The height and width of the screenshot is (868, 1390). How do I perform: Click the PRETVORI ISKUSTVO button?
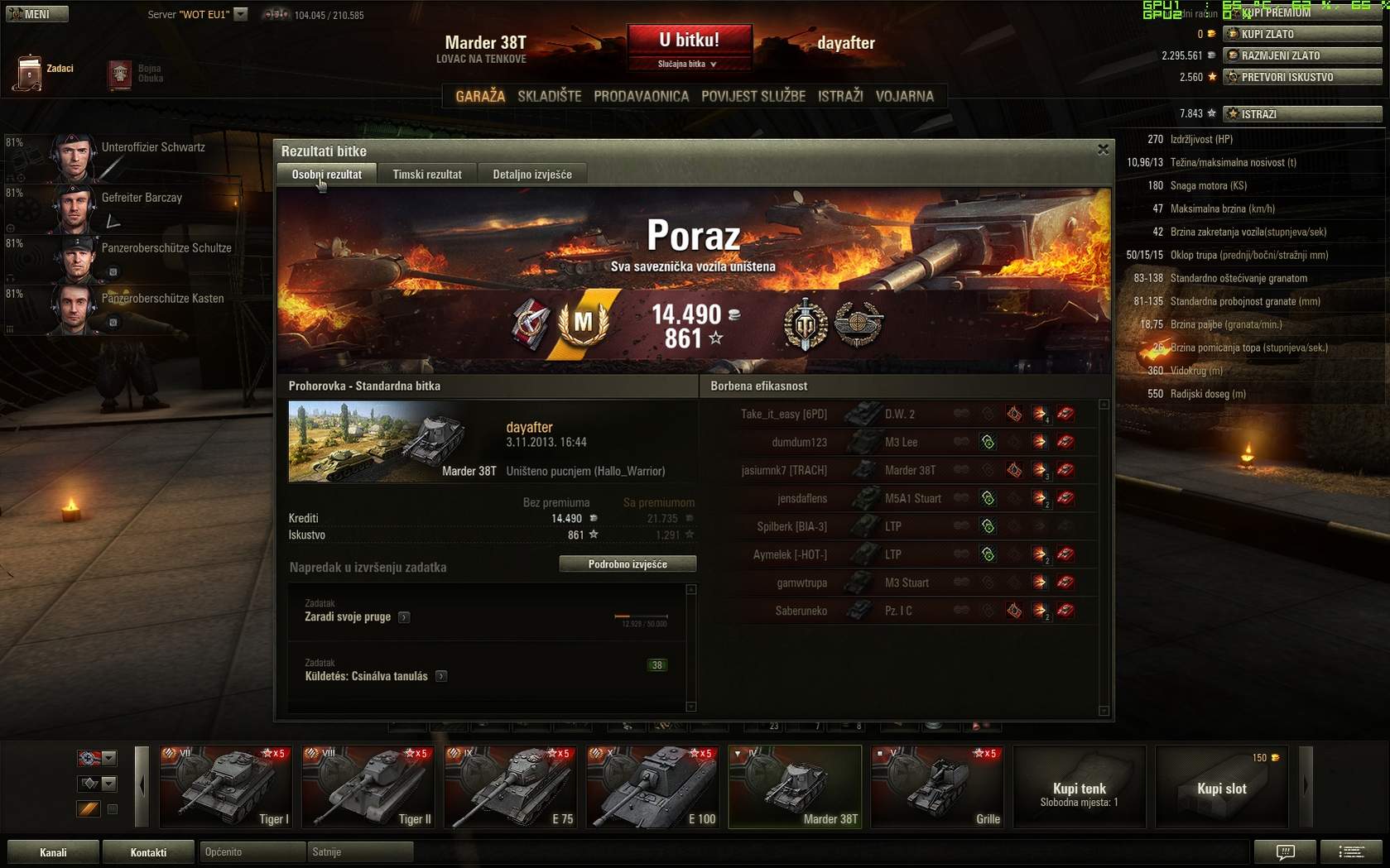tap(1302, 77)
